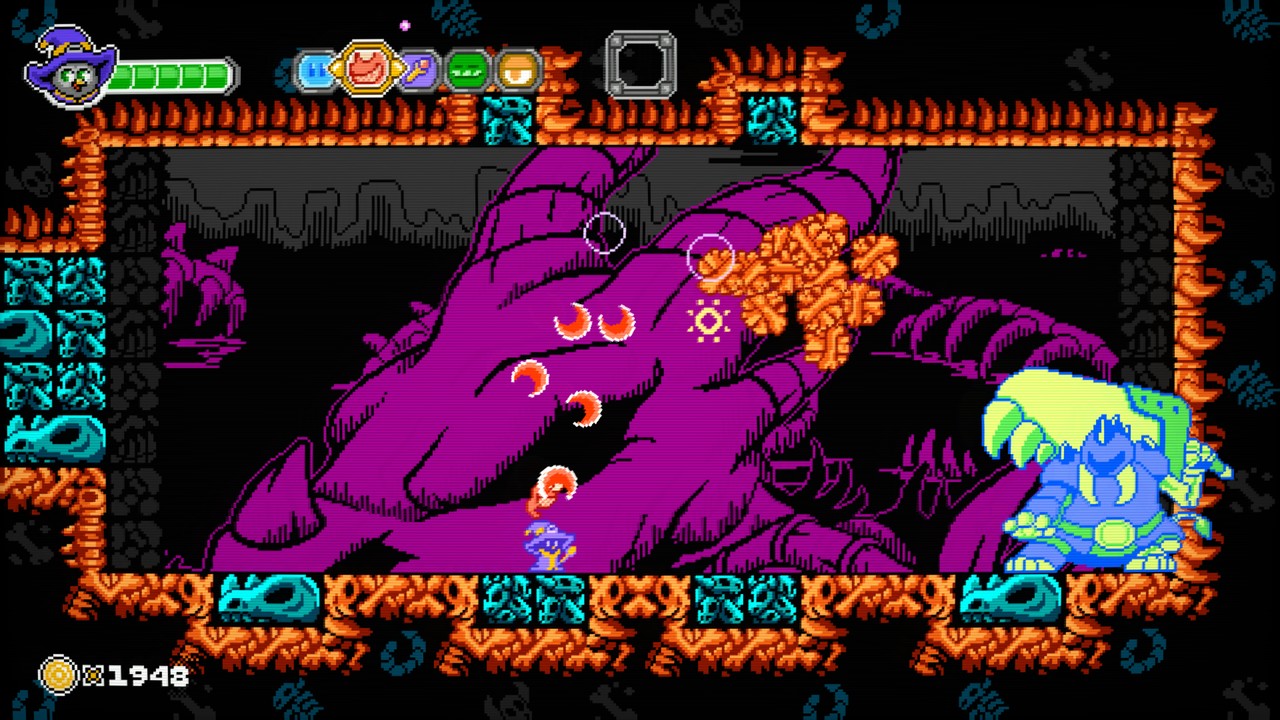Viewport: 1280px width, 720px height.
Task: Select the blue ice spell icon
Action: (x=318, y=68)
